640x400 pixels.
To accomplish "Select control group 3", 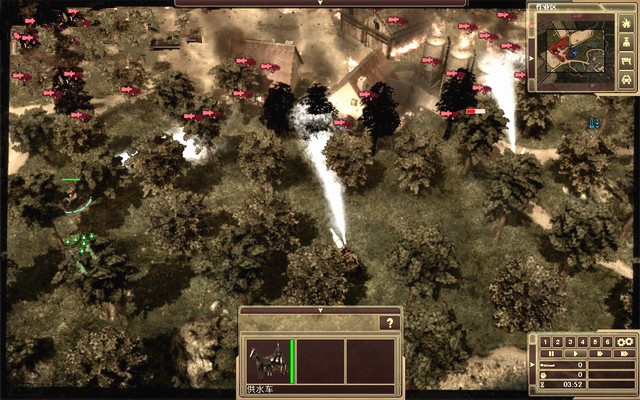I will 570,342.
